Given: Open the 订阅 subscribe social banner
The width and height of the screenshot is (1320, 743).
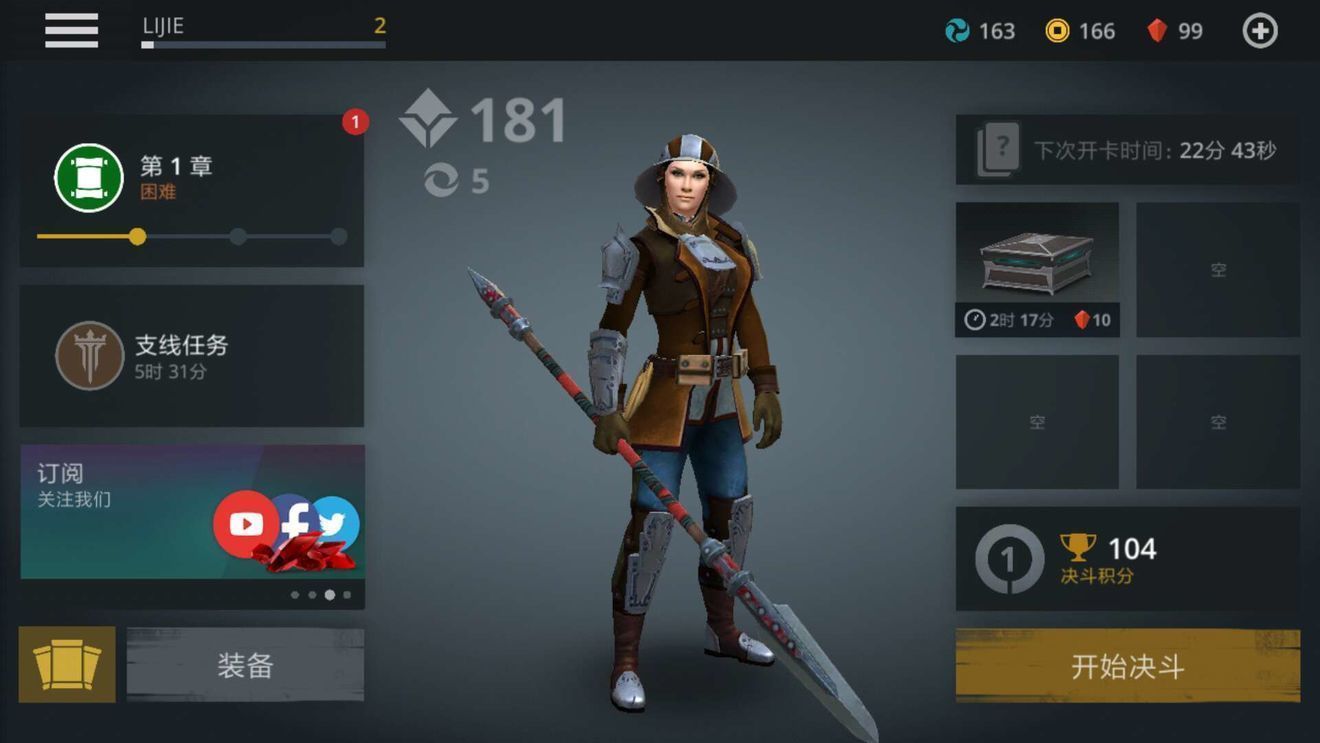Looking at the screenshot, I should coord(191,512).
